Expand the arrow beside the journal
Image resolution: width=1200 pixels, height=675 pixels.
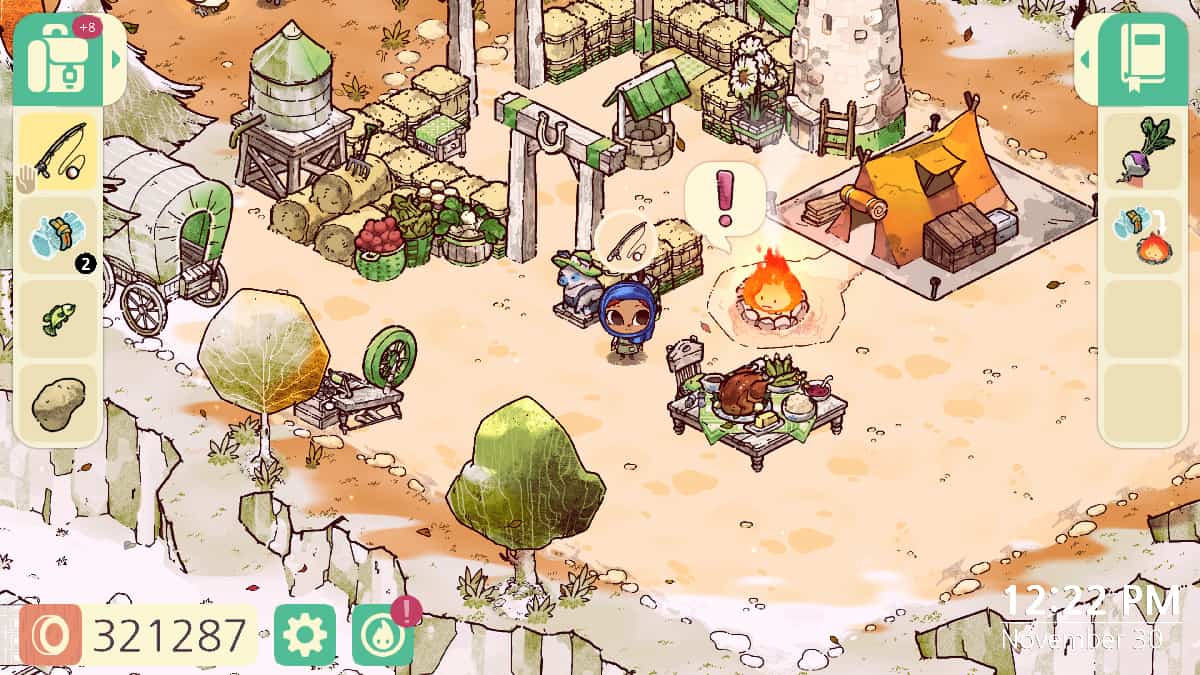tap(1085, 59)
